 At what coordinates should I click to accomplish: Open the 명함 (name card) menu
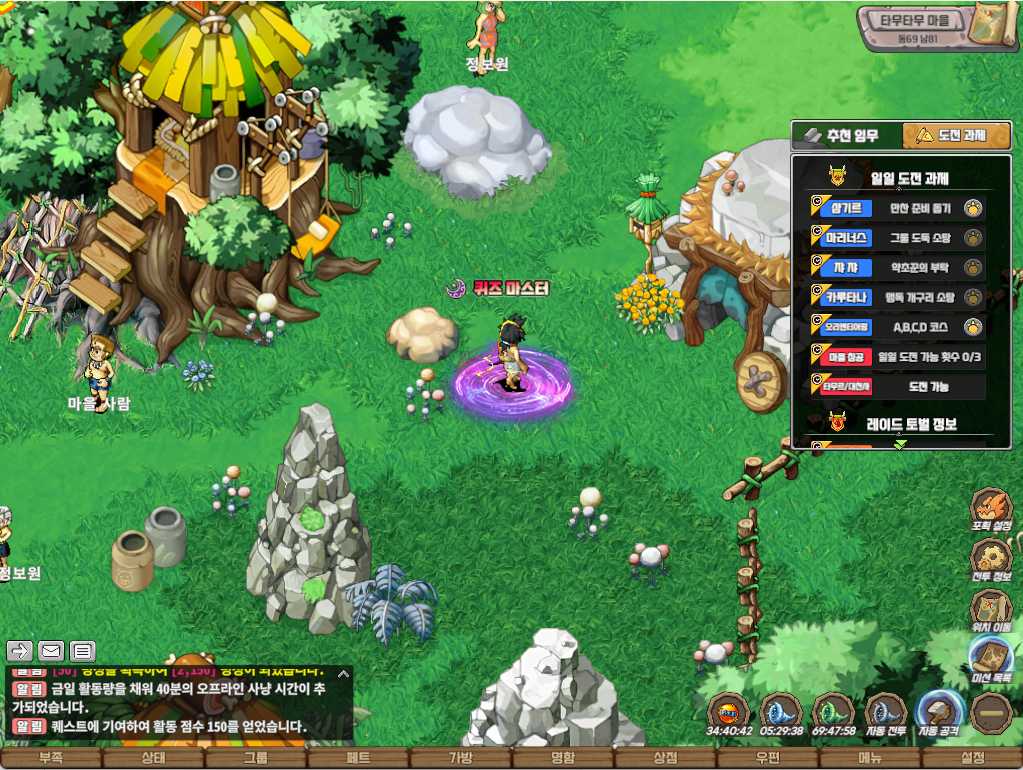[x=562, y=758]
